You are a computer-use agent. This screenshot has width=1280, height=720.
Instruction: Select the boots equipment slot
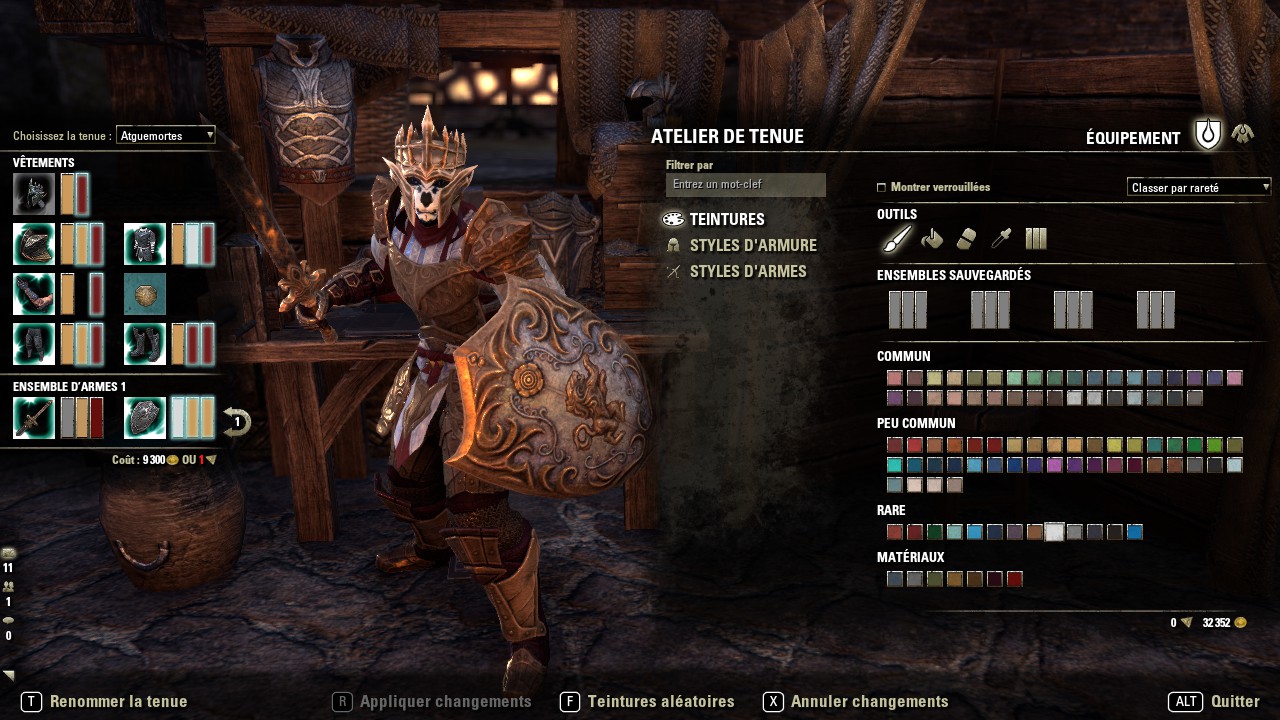[x=145, y=344]
